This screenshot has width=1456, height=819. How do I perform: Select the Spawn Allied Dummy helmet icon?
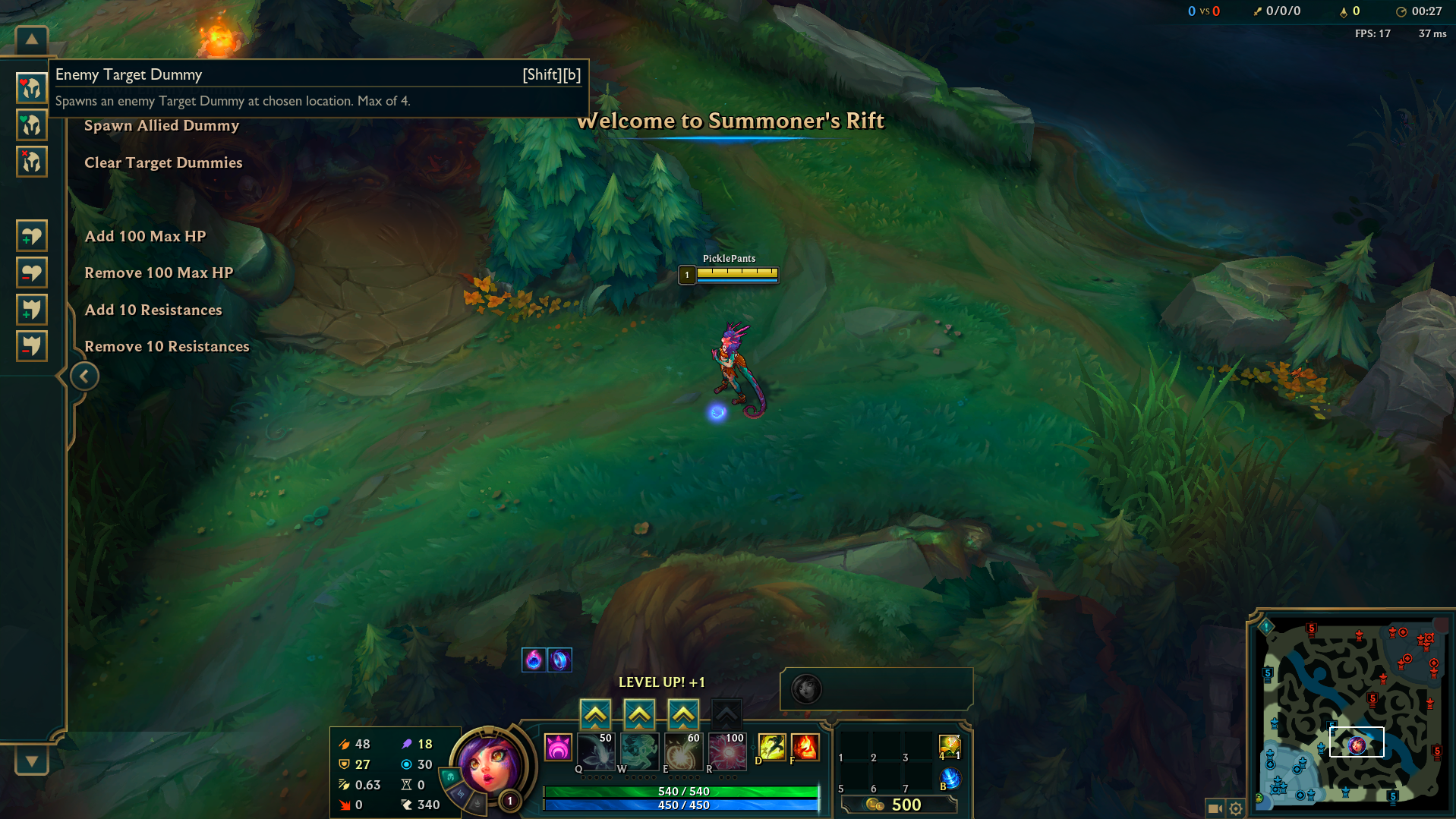(x=31, y=124)
